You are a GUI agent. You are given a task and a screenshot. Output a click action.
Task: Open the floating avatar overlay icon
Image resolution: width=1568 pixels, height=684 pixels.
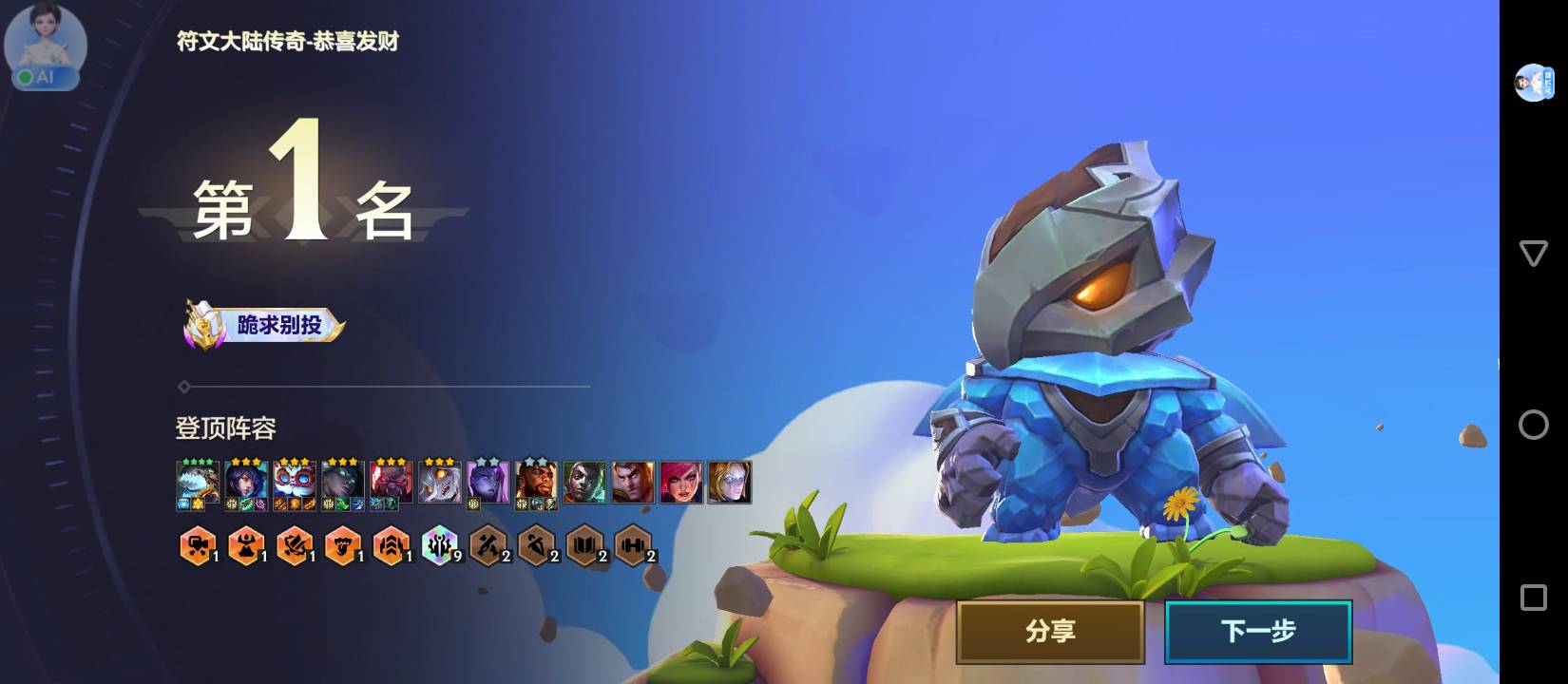coord(1533,83)
